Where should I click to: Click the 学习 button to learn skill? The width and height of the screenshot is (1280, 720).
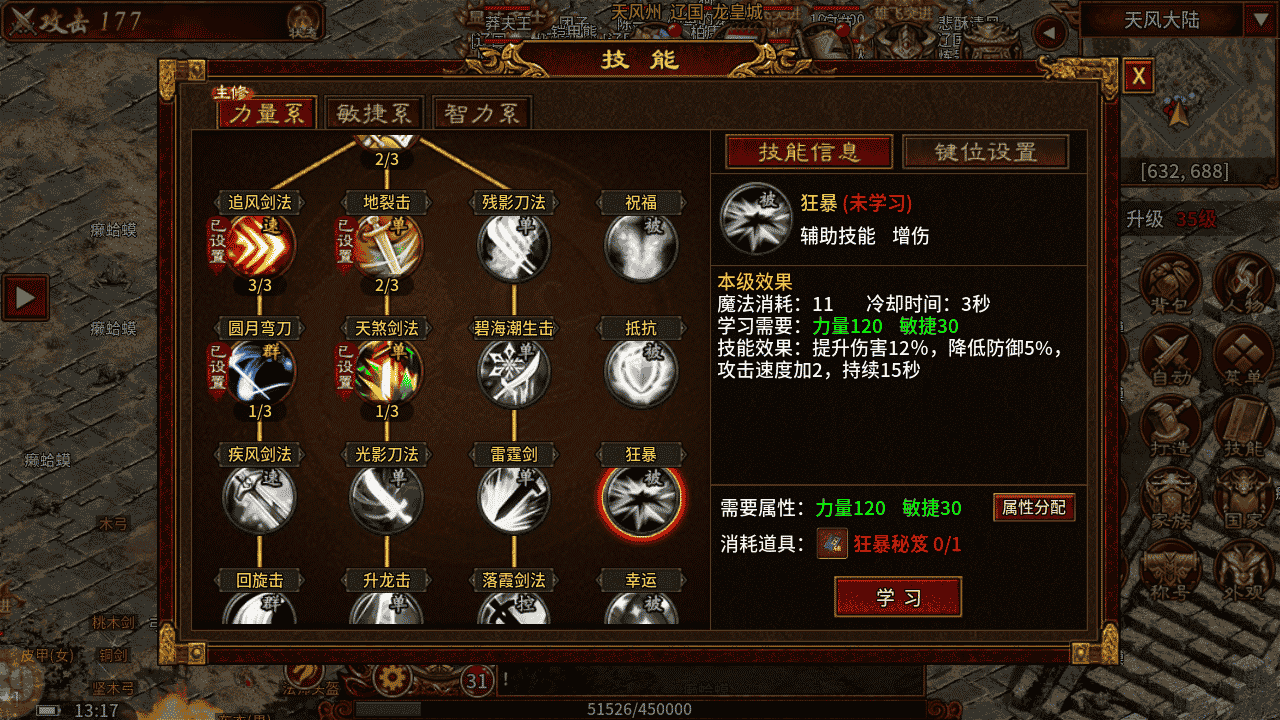click(897, 597)
